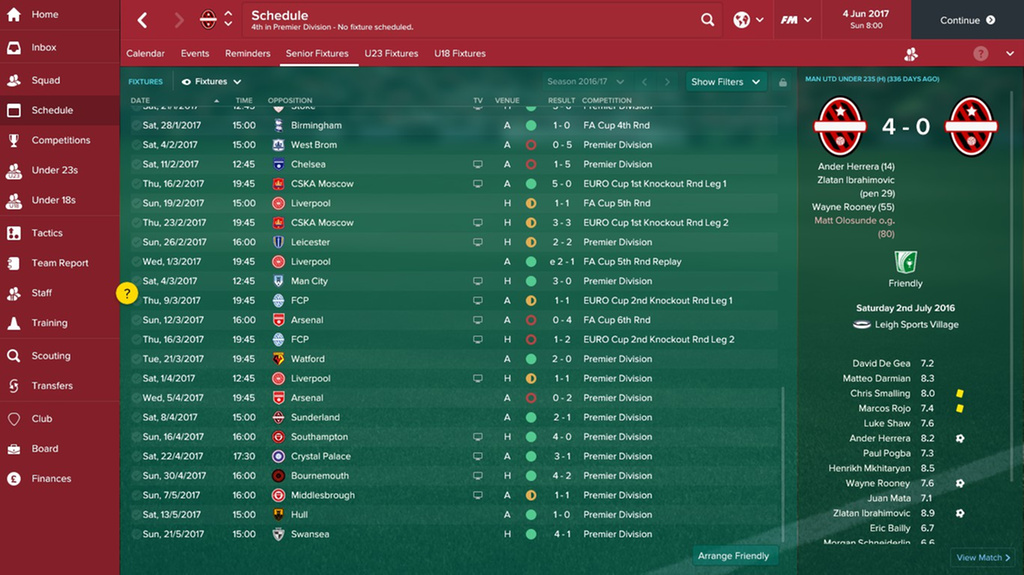Screen dimensions: 1024x575
Task: Open the Reminders tab
Action: pyautogui.click(x=247, y=54)
